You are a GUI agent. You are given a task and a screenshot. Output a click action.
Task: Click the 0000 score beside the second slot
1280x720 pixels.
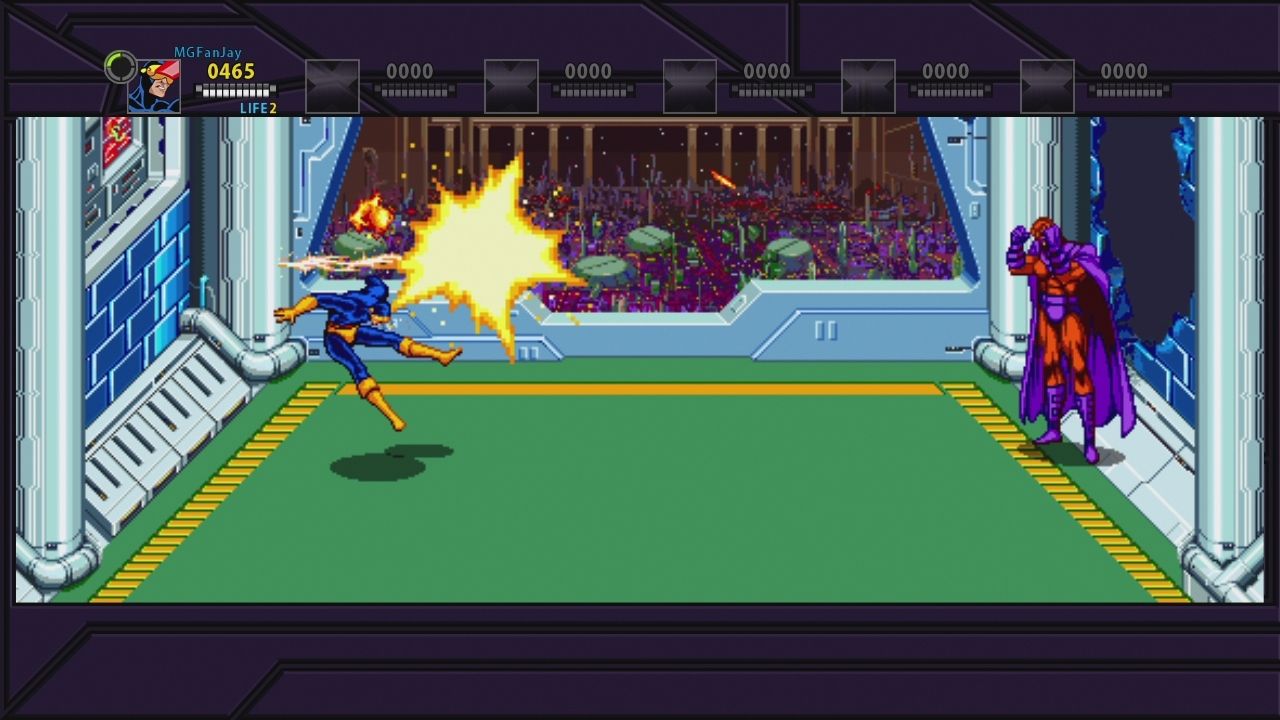point(588,71)
